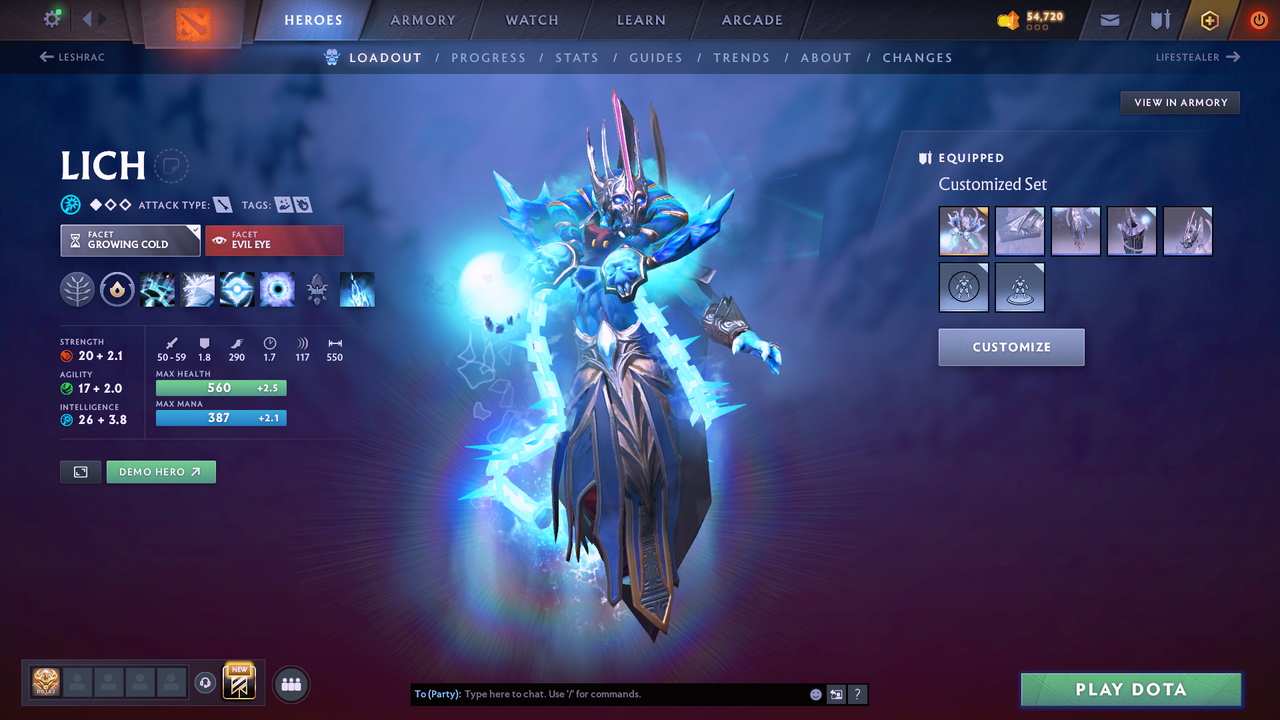Open Dota Plus hexagonal icon in top bar

1209,20
